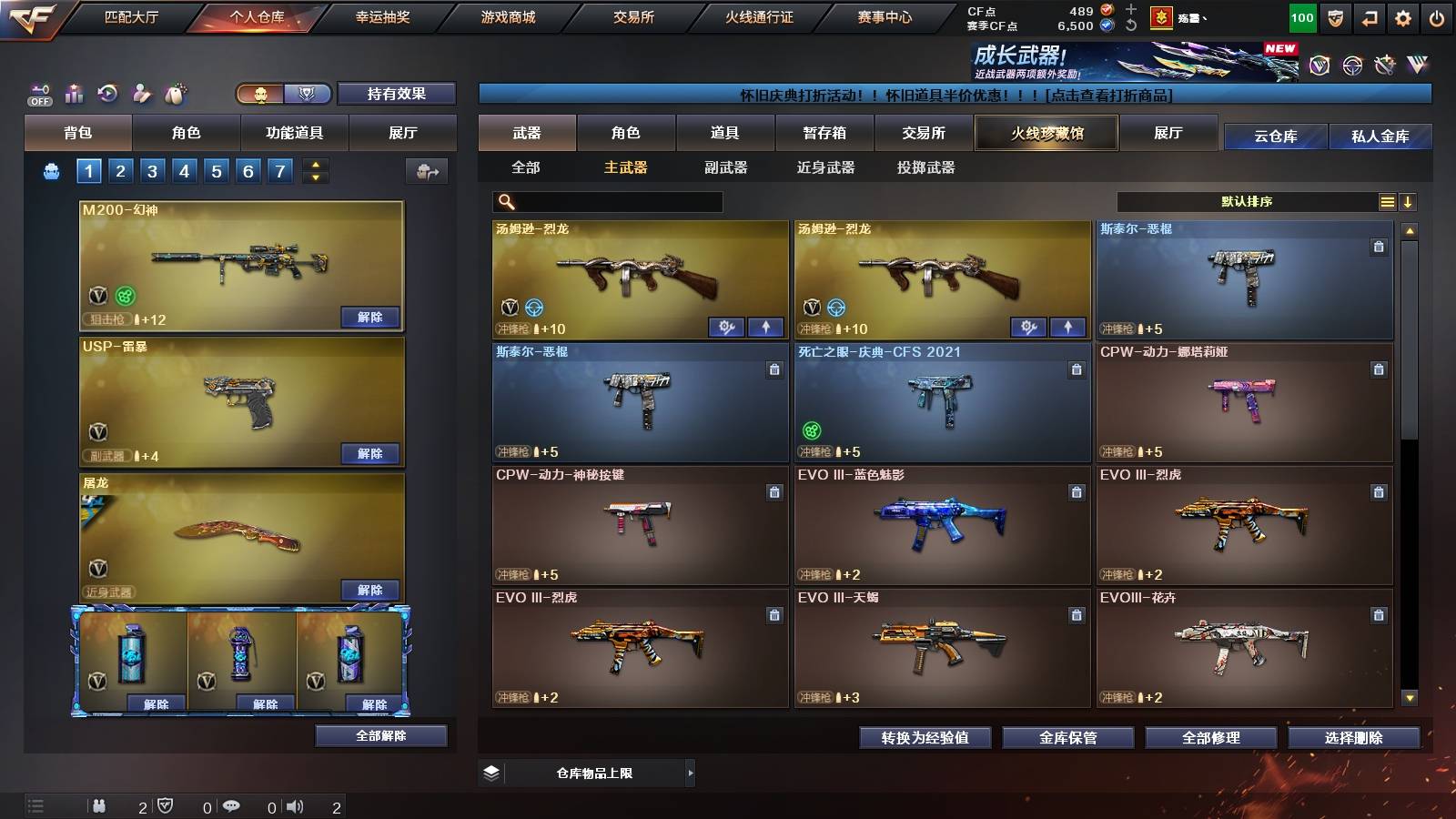This screenshot has height=819, width=1456.
Task: Switch to the 火线珍藏馆 tab
Action: point(1045,133)
